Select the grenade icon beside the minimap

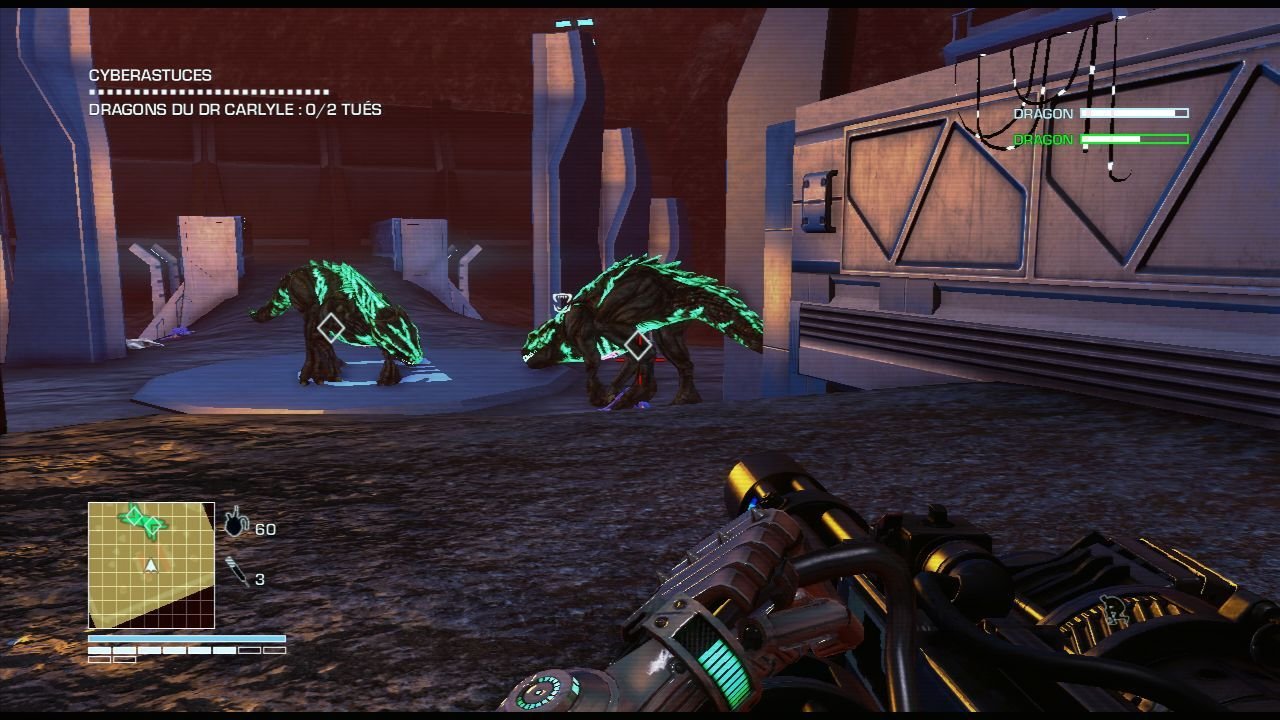pyautogui.click(x=235, y=523)
